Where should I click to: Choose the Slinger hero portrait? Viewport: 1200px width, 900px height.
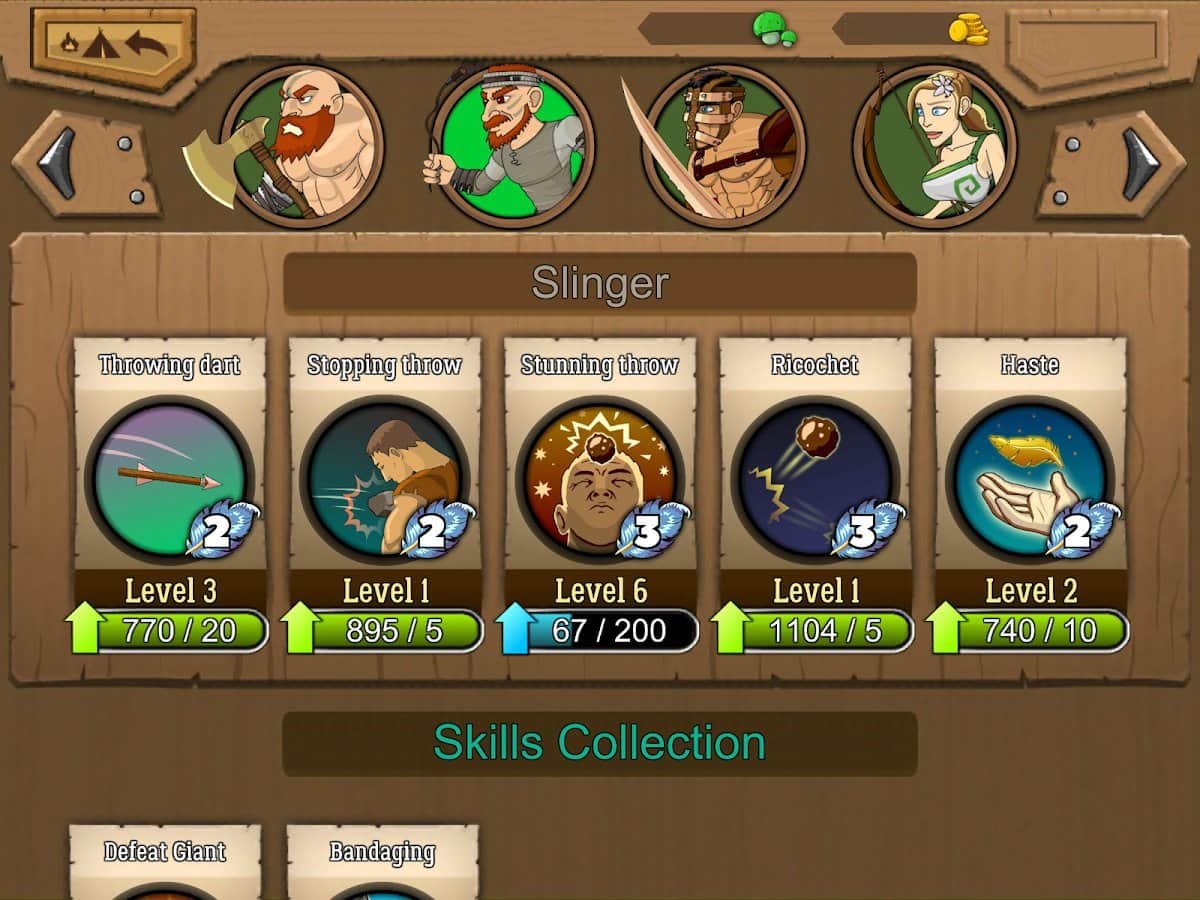pos(513,146)
